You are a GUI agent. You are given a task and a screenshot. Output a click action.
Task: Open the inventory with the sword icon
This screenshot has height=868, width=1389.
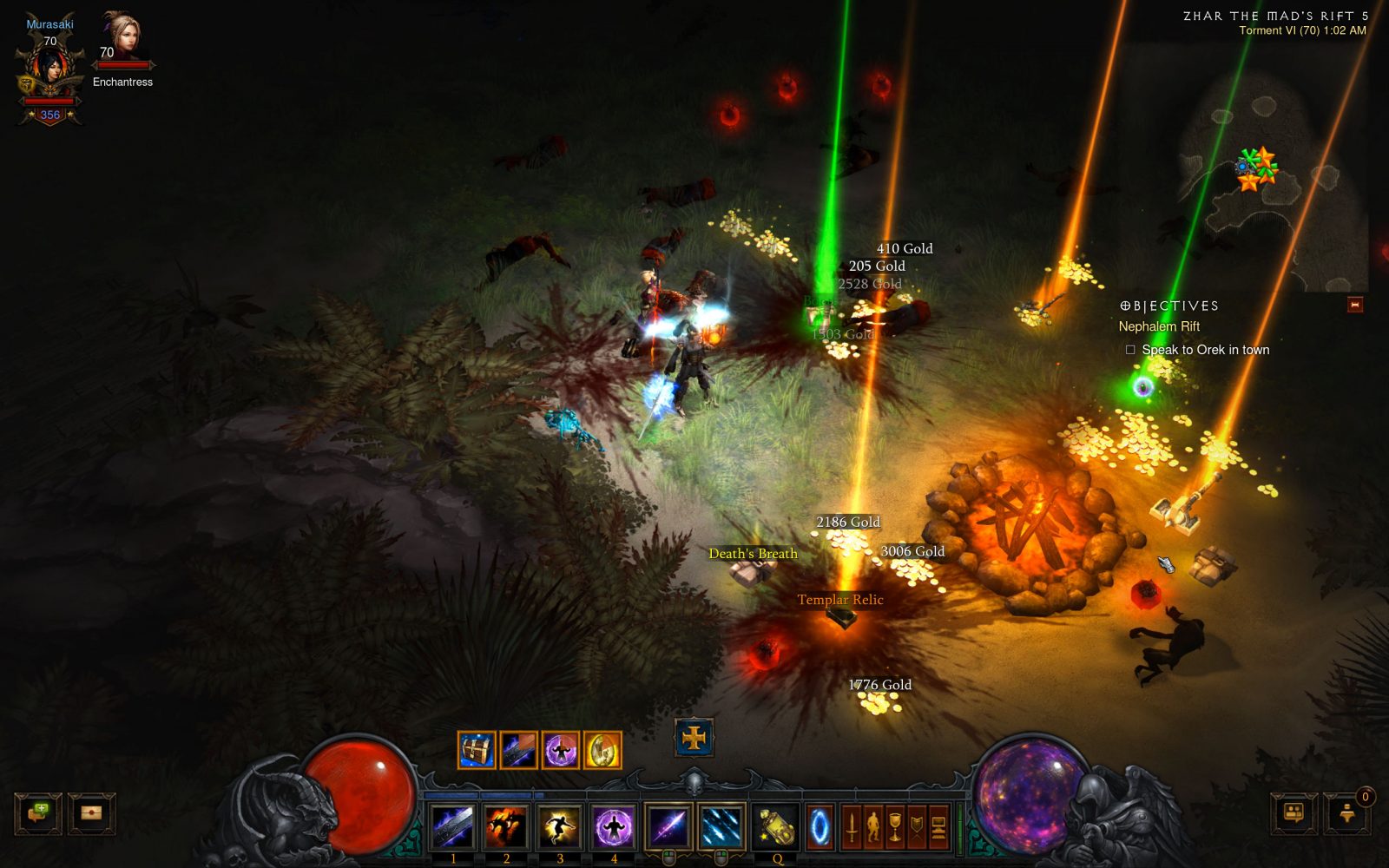[x=852, y=826]
